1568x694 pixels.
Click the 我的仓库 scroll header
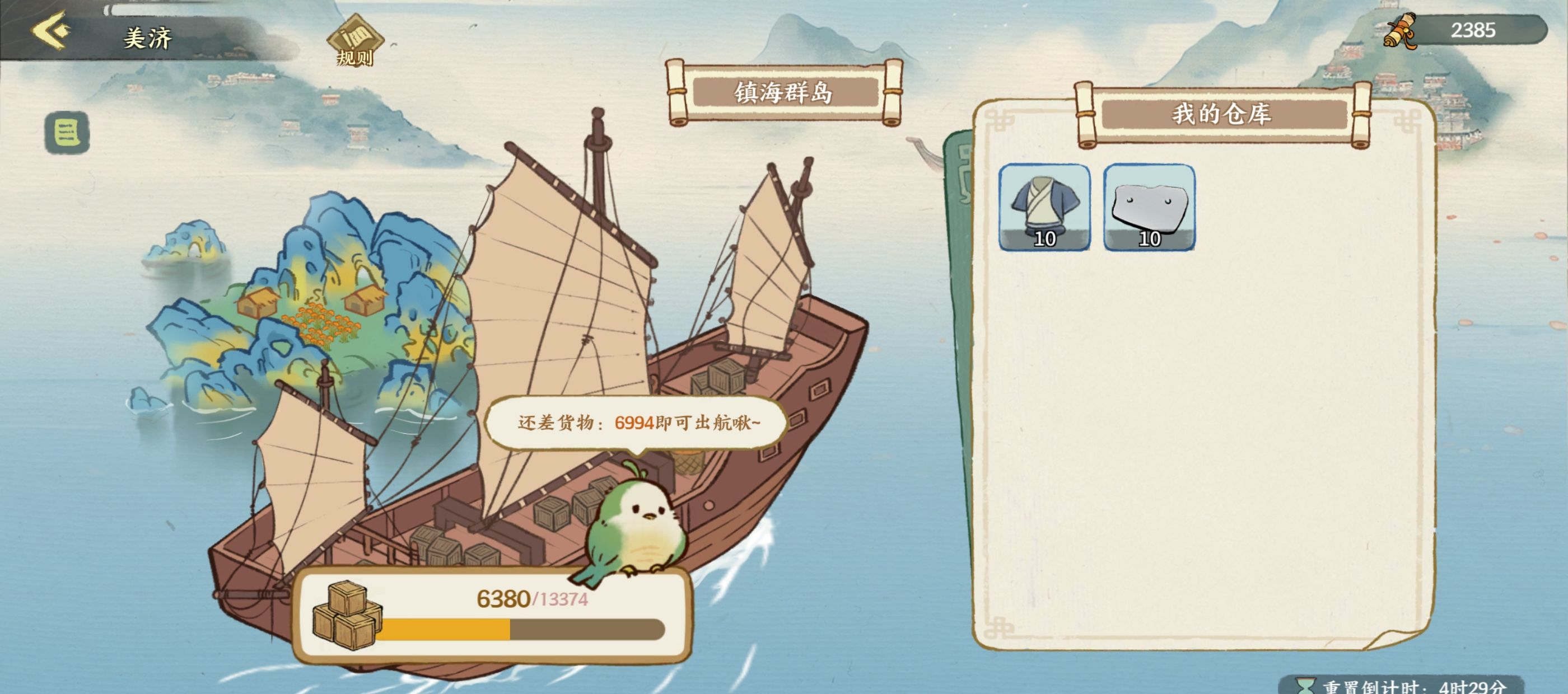tap(1221, 113)
